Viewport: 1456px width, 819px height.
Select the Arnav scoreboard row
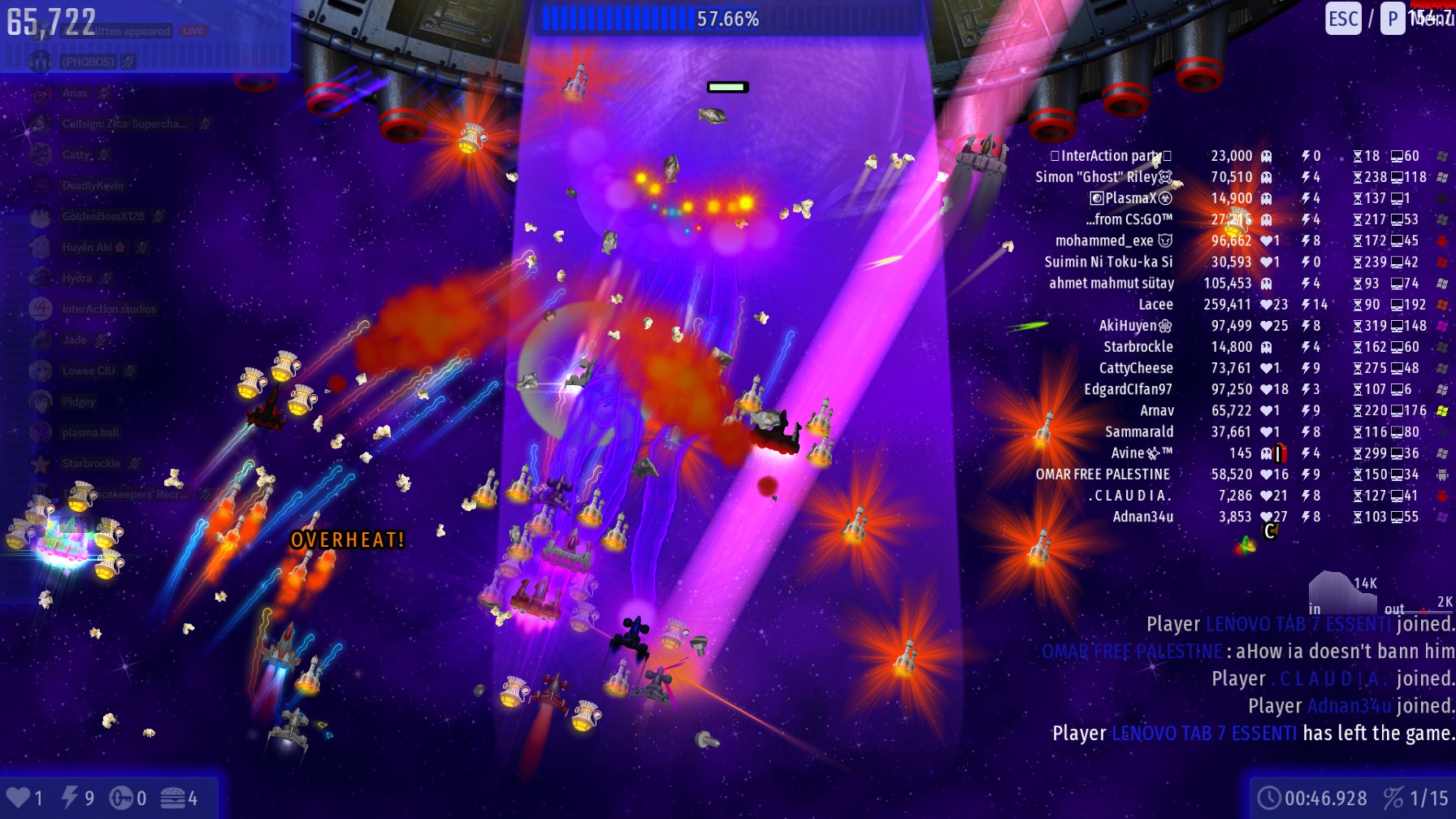pos(1156,410)
